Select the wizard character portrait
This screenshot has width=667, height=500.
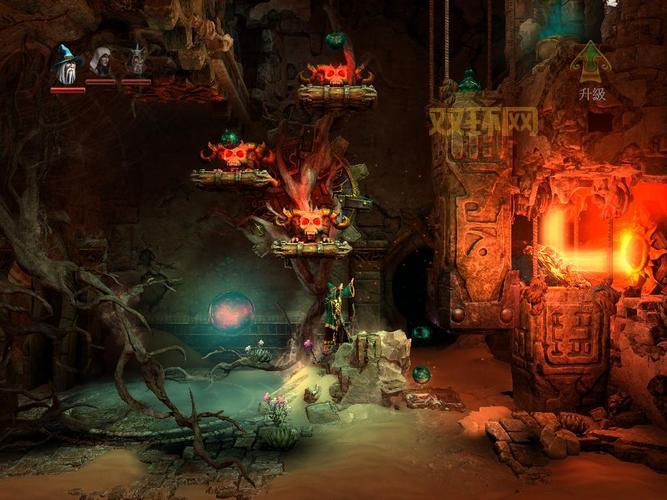[x=67, y=66]
